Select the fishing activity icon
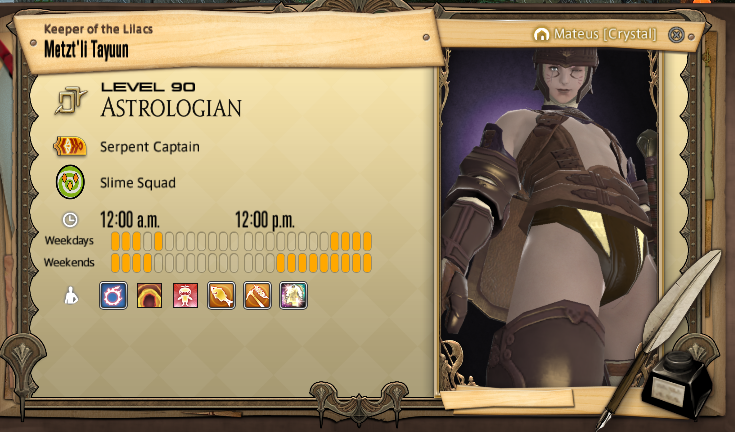The height and width of the screenshot is (432, 735). [x=221, y=295]
